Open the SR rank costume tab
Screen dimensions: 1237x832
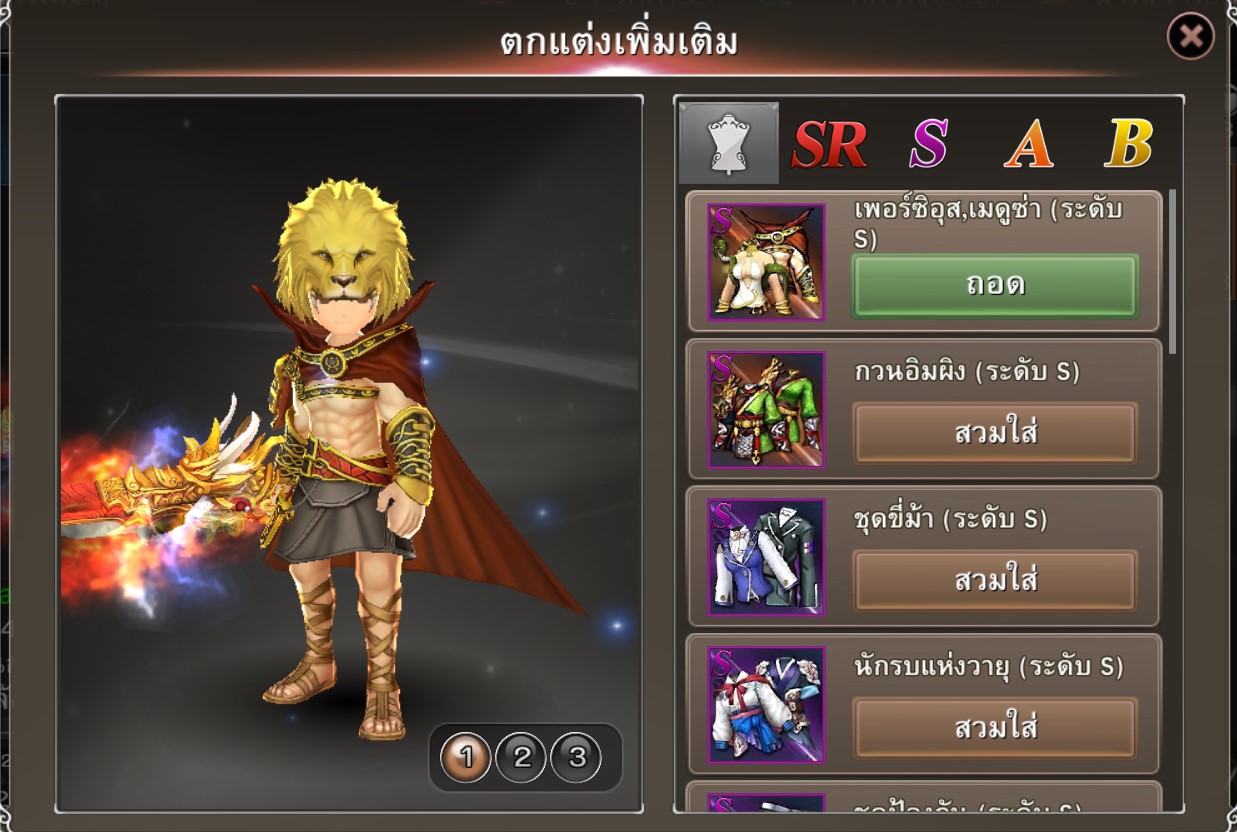pyautogui.click(x=829, y=145)
